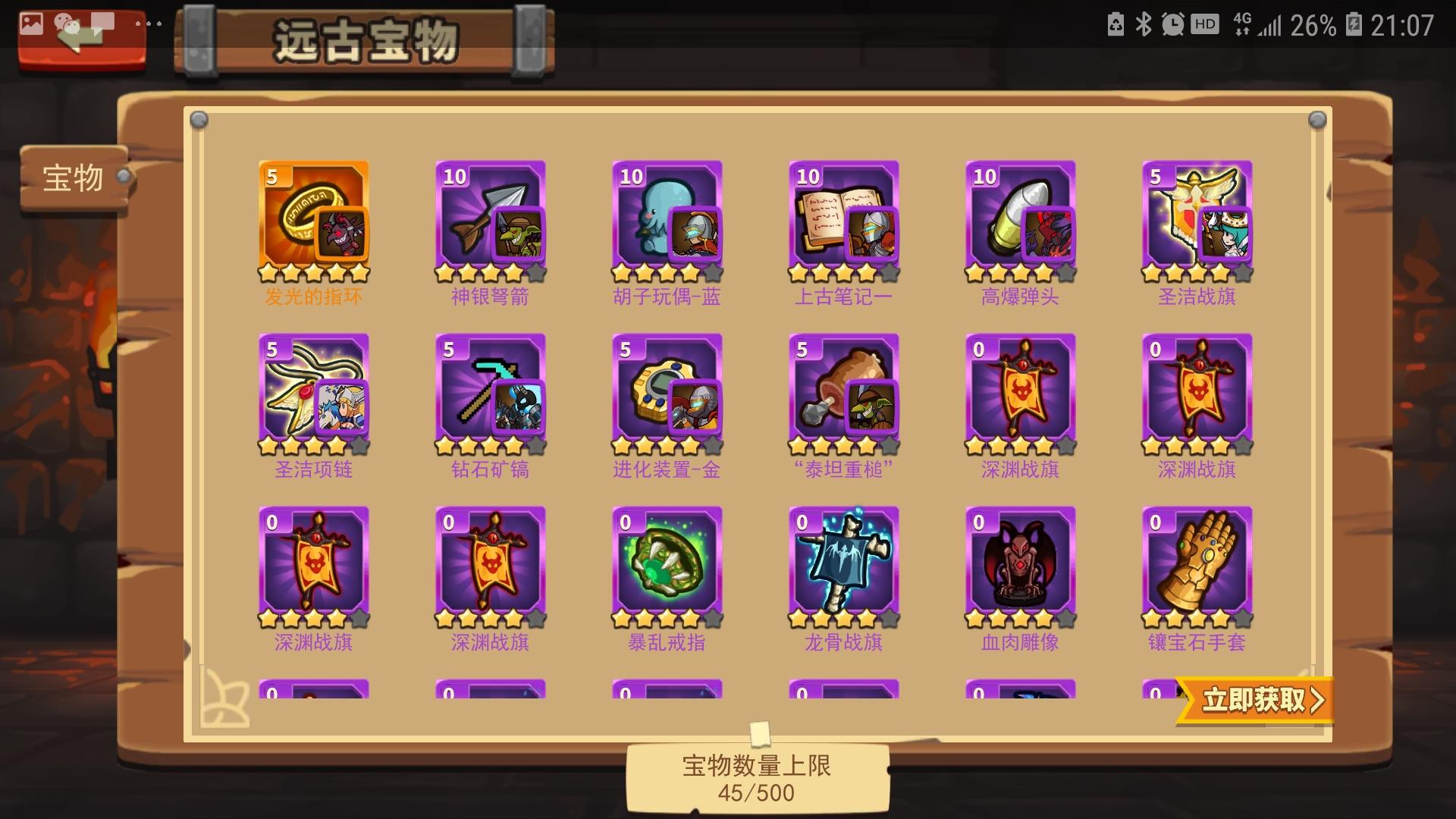Select the 高爆弹头 treasure
The height and width of the screenshot is (819, 1456).
pos(1020,216)
